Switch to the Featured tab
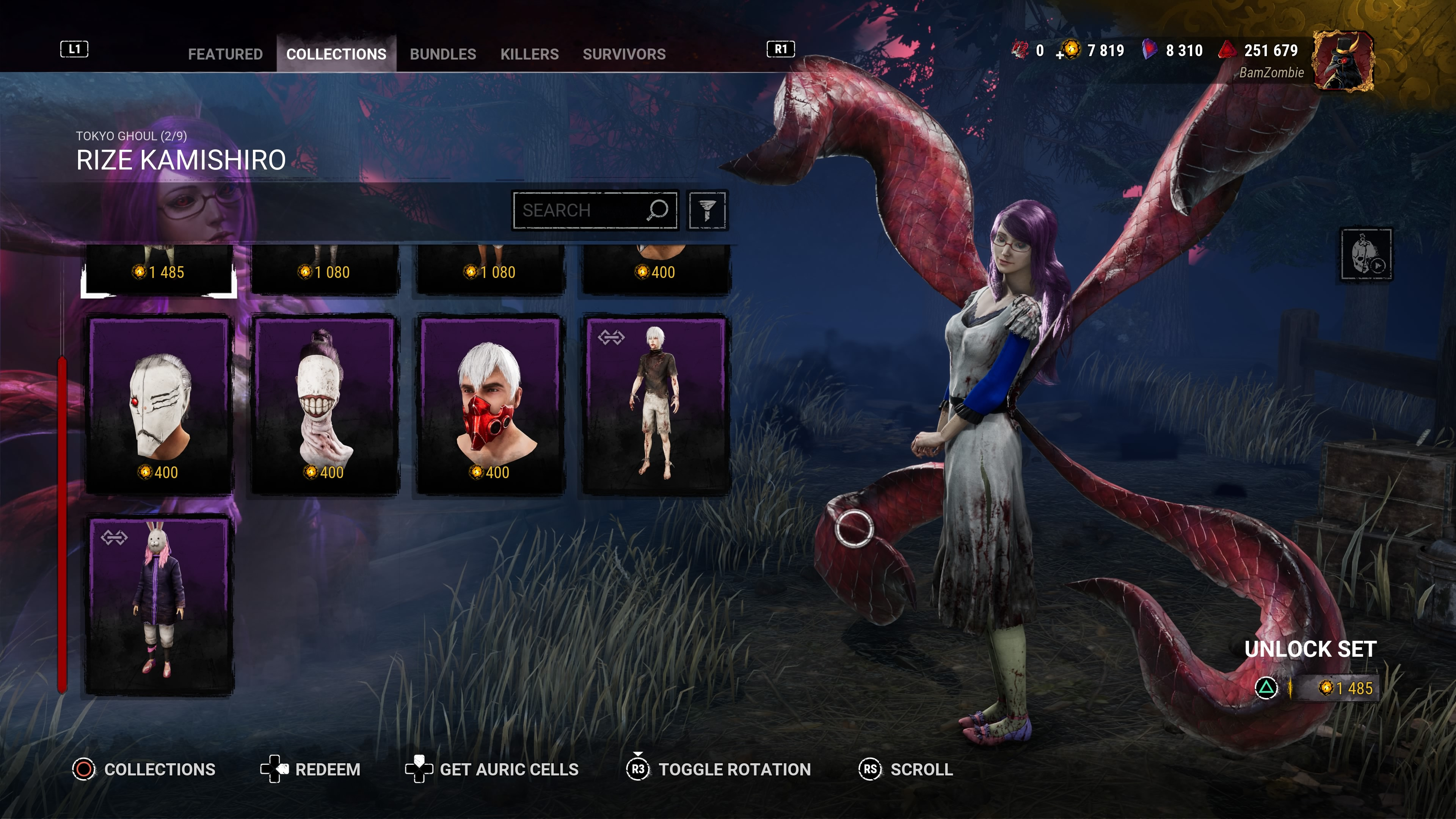Image resolution: width=1456 pixels, height=819 pixels. (x=225, y=54)
